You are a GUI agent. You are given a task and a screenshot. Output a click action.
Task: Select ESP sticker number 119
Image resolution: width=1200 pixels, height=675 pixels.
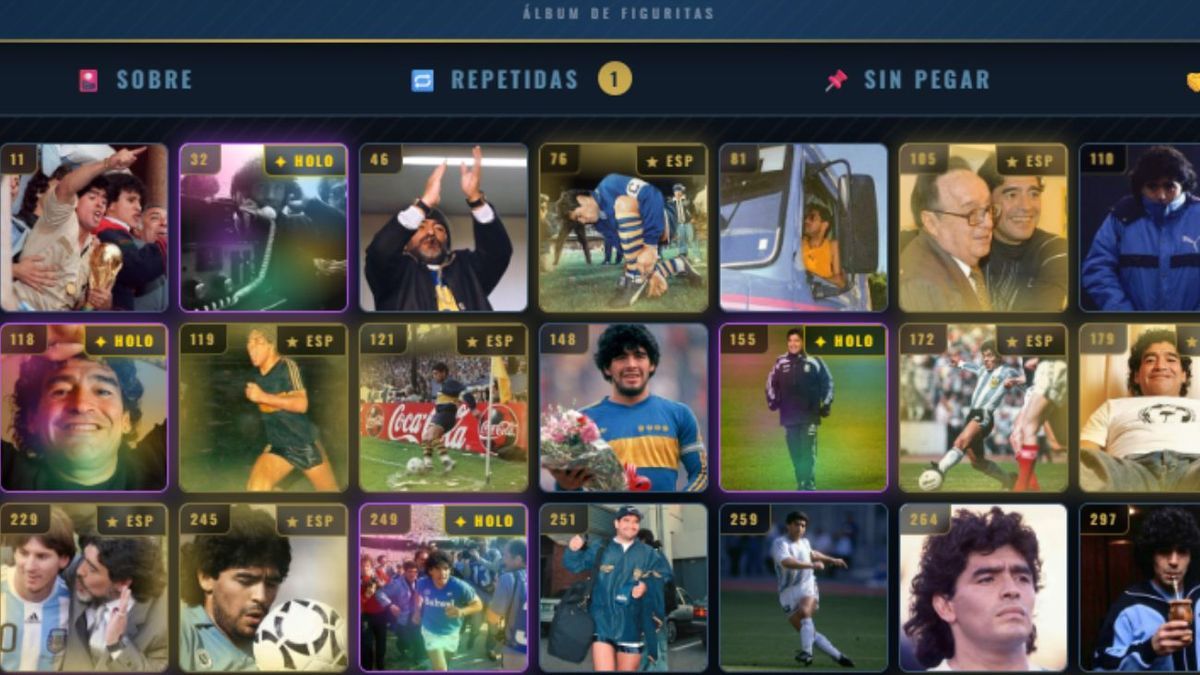(264, 408)
